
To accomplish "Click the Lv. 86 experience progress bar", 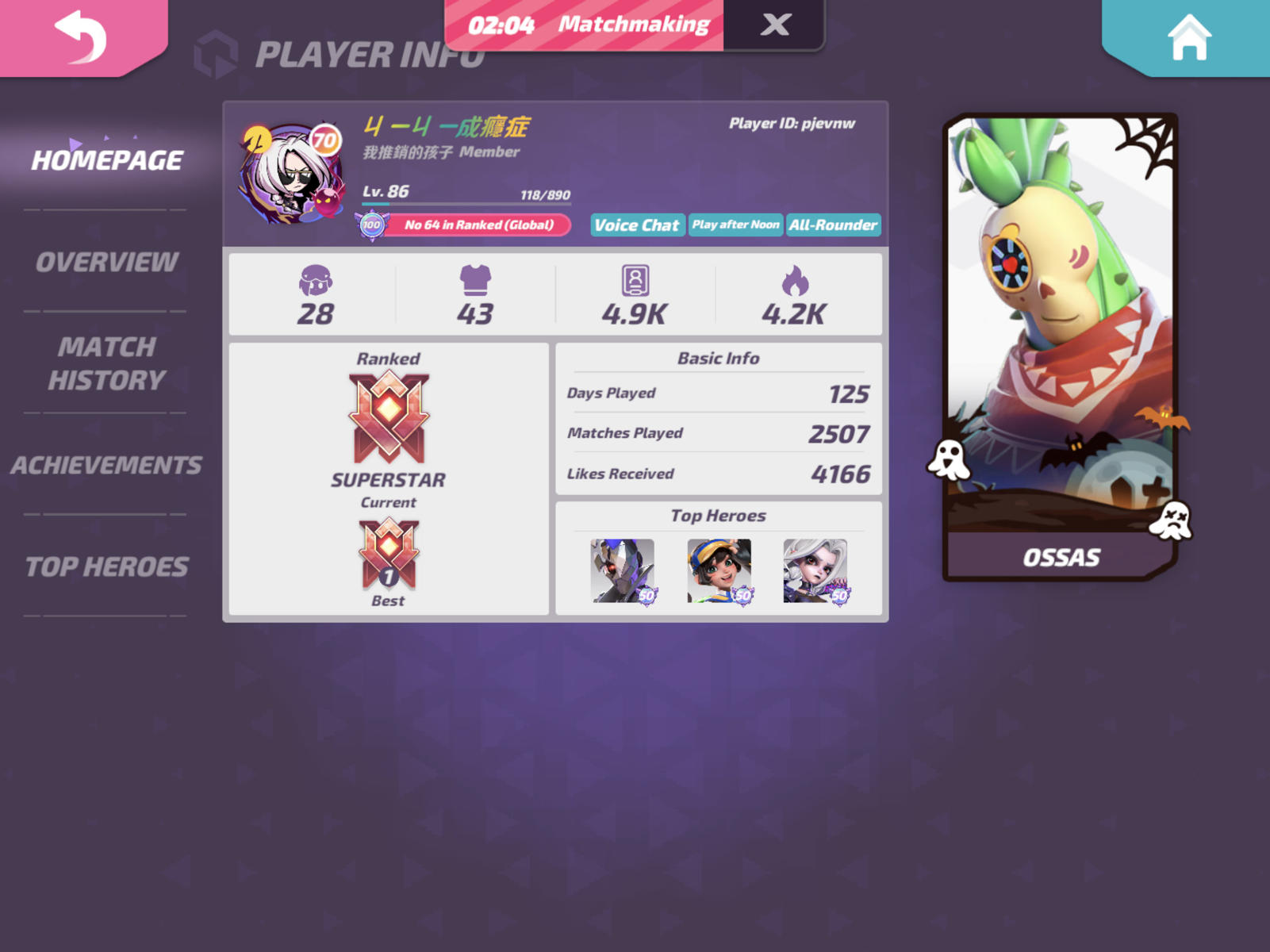I will click(468, 202).
